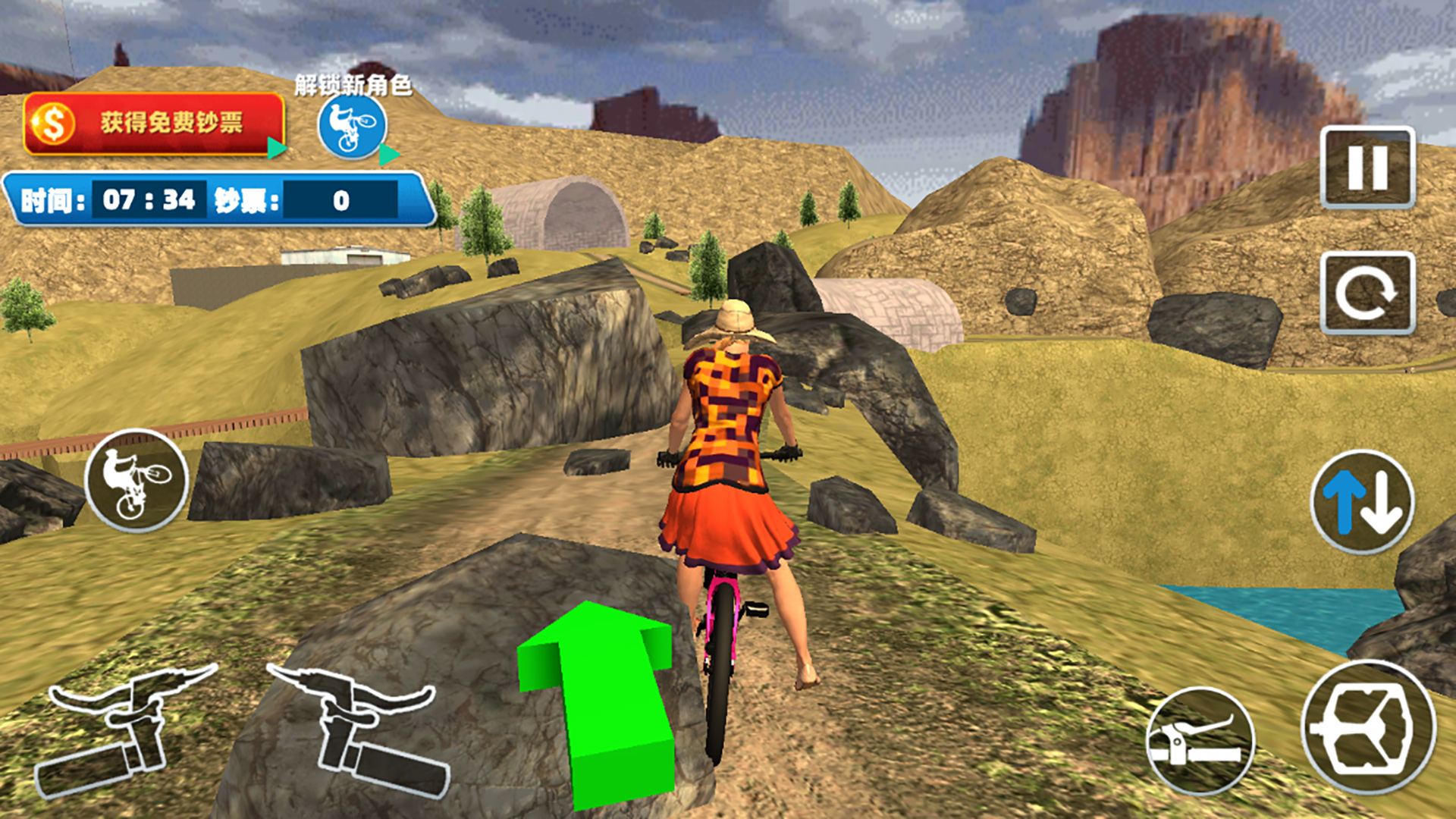Activate the wheelie stunt button
1456x819 pixels.
[136, 482]
